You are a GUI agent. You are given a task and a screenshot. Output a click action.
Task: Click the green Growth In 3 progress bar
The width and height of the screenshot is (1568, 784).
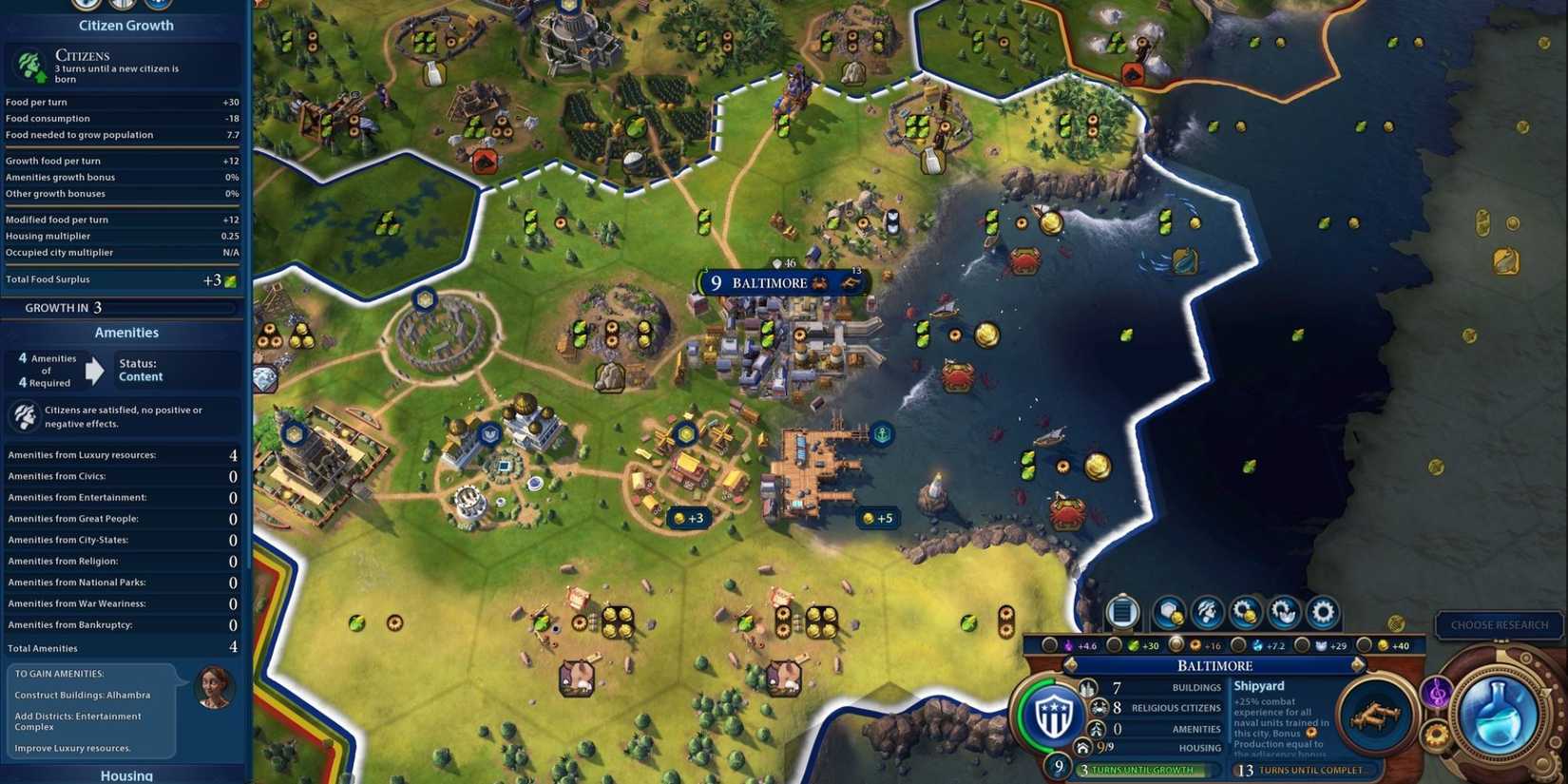122,307
